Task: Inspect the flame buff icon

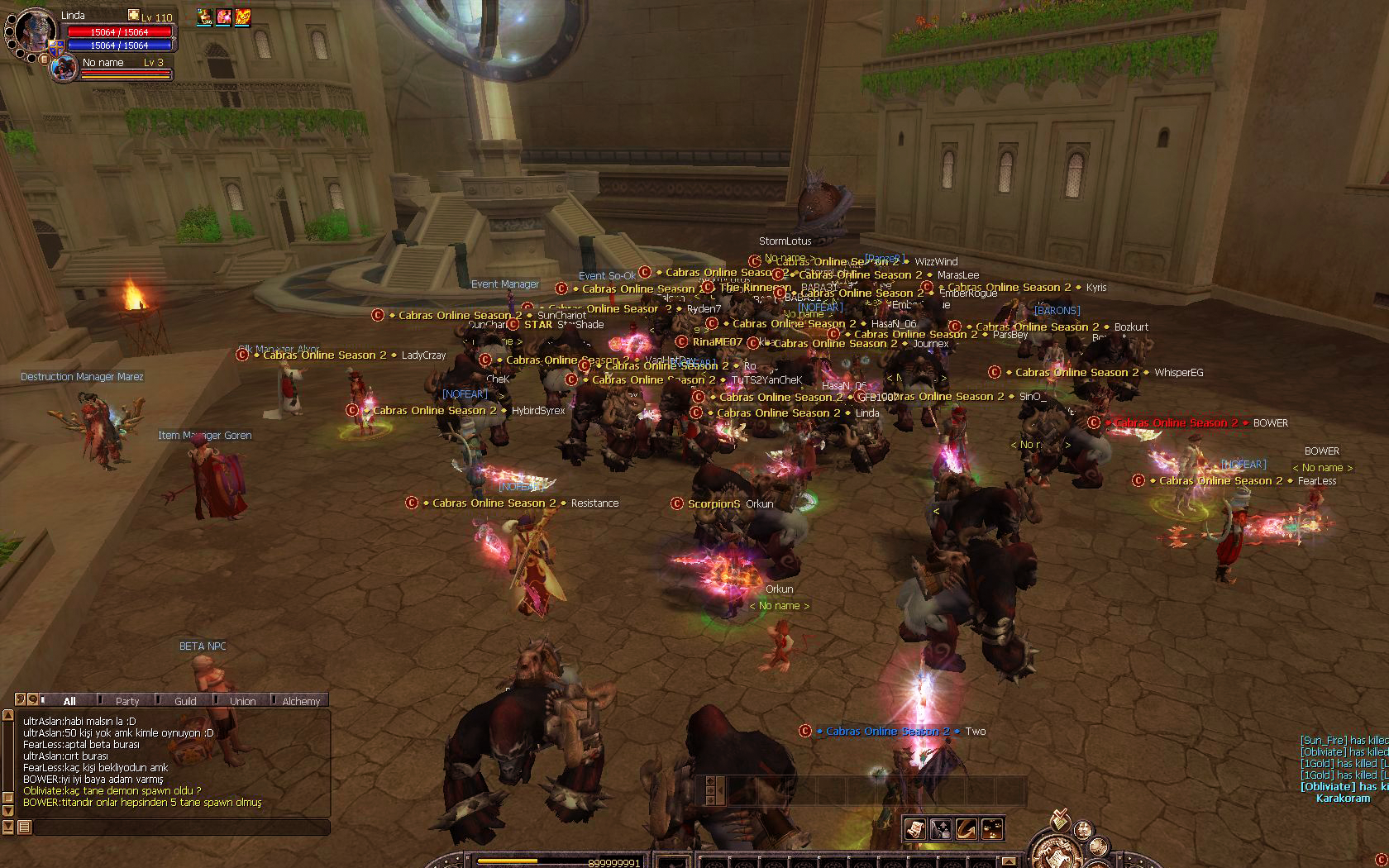Action: click(243, 17)
